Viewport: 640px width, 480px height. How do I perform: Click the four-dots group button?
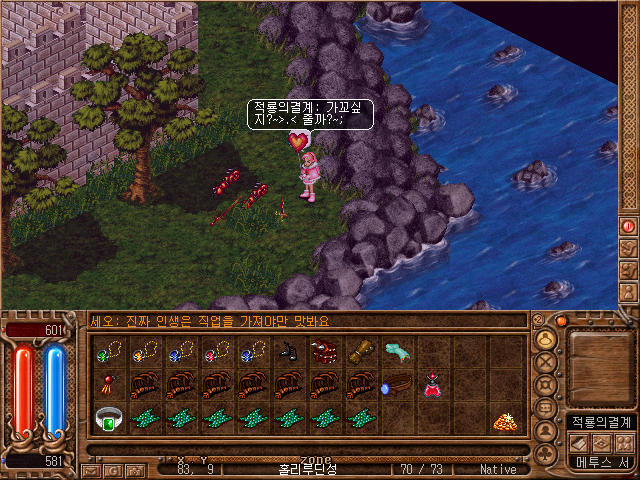click(625, 442)
